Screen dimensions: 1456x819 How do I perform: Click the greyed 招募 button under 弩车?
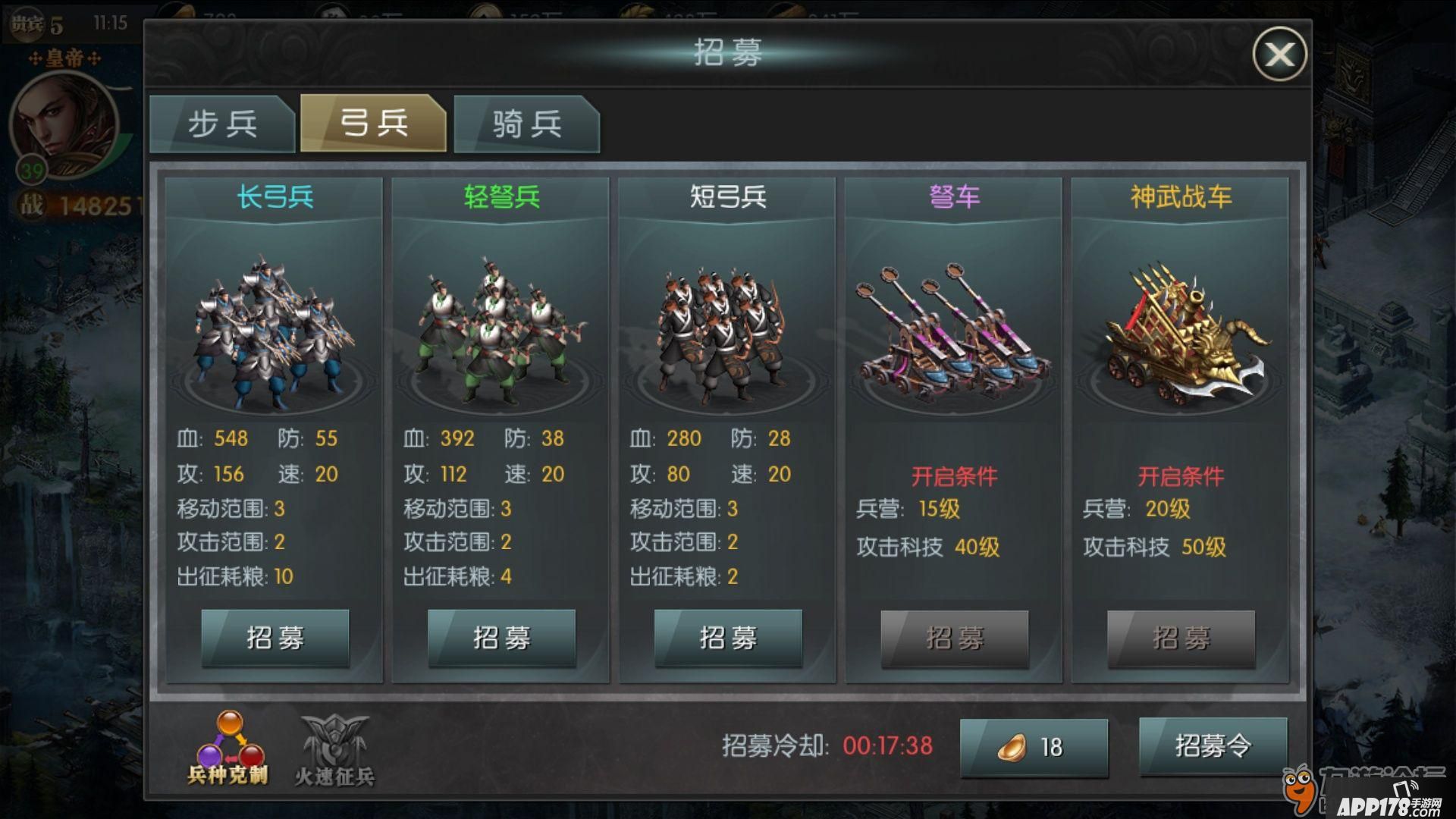[x=954, y=639]
